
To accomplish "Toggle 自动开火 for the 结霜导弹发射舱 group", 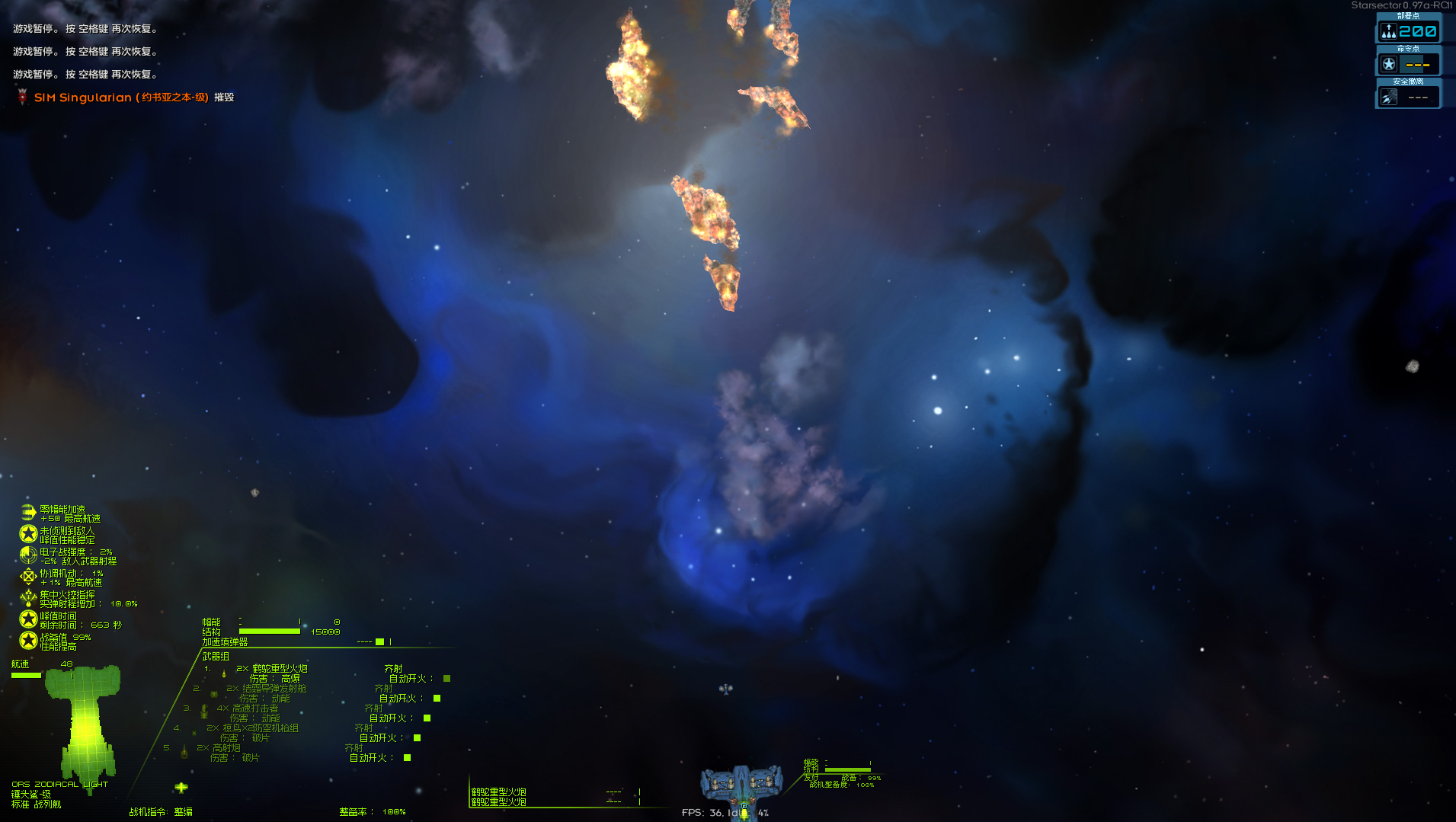I will [x=437, y=699].
